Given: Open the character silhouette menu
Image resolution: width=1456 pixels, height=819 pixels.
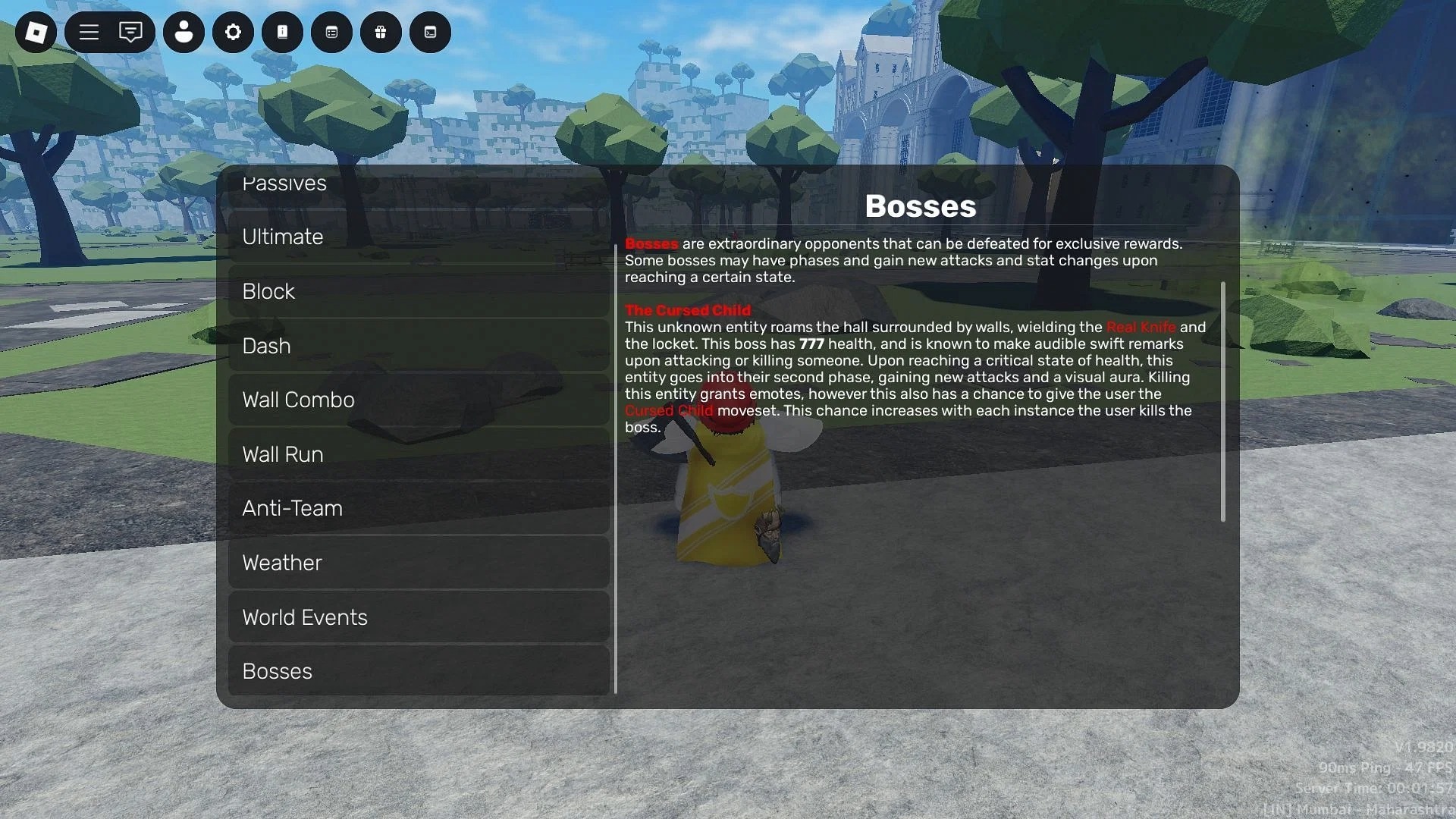Looking at the screenshot, I should coord(184,32).
